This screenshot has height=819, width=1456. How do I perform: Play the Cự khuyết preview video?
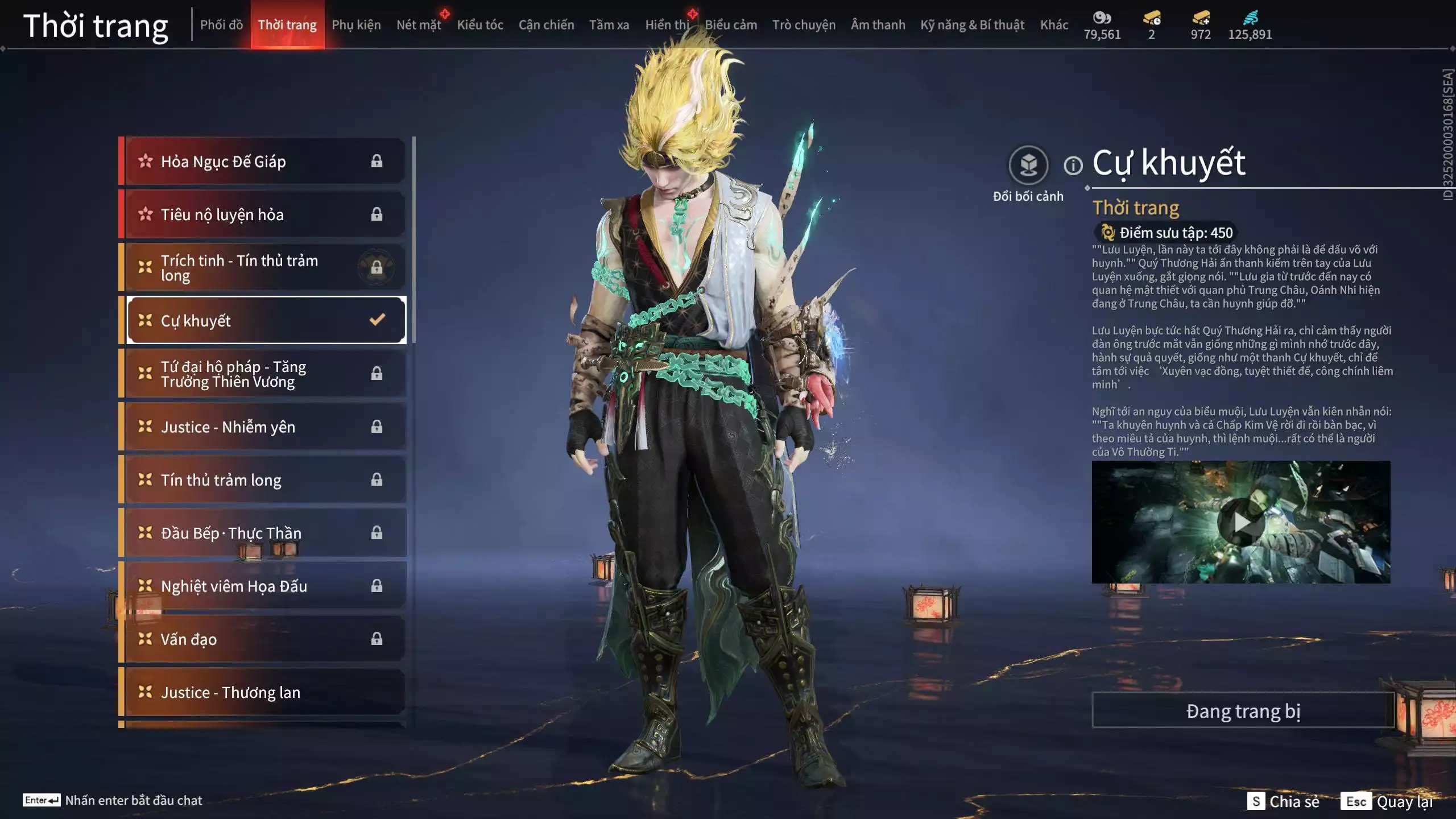[x=1241, y=522]
